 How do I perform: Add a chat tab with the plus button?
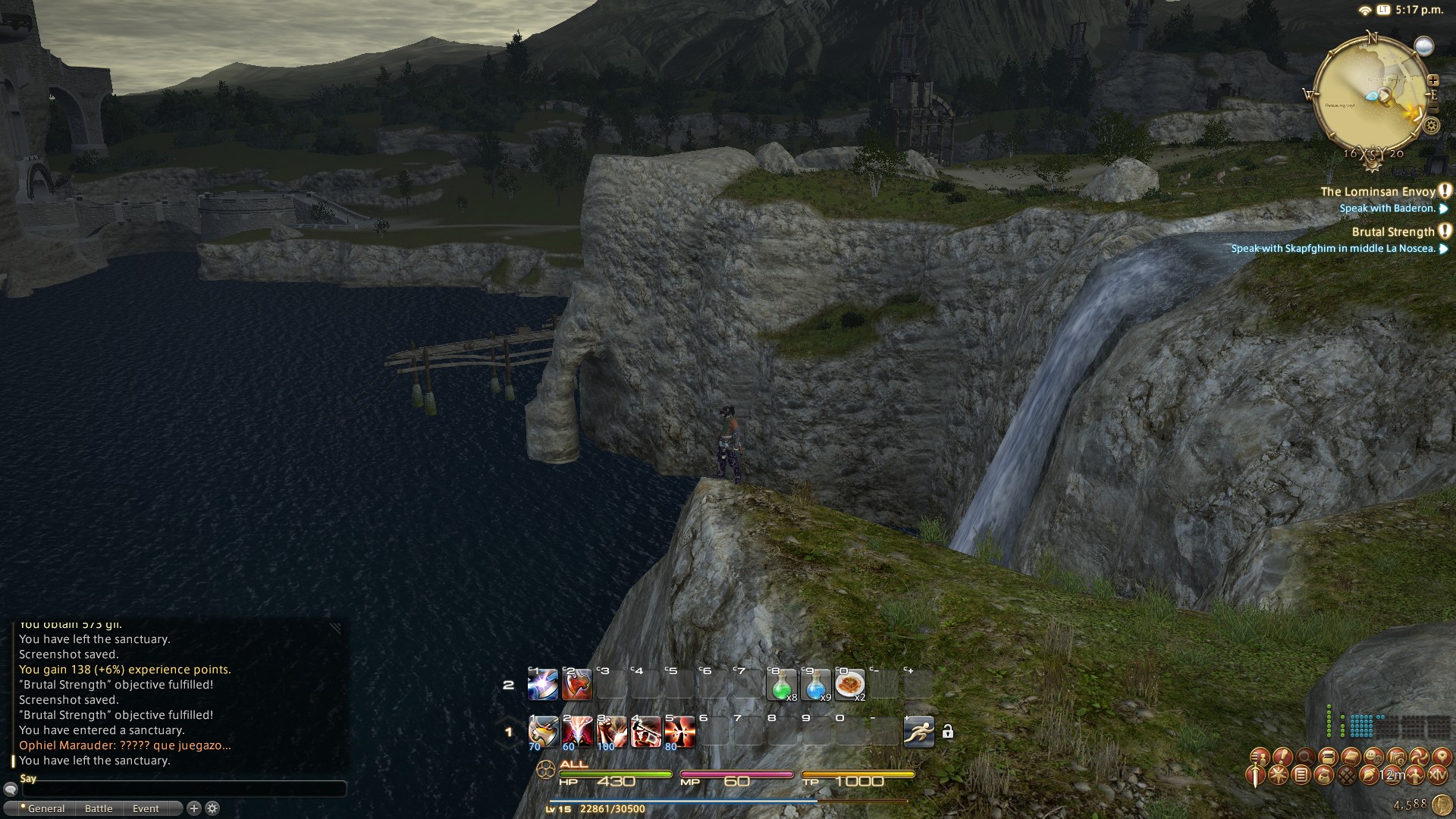193,808
